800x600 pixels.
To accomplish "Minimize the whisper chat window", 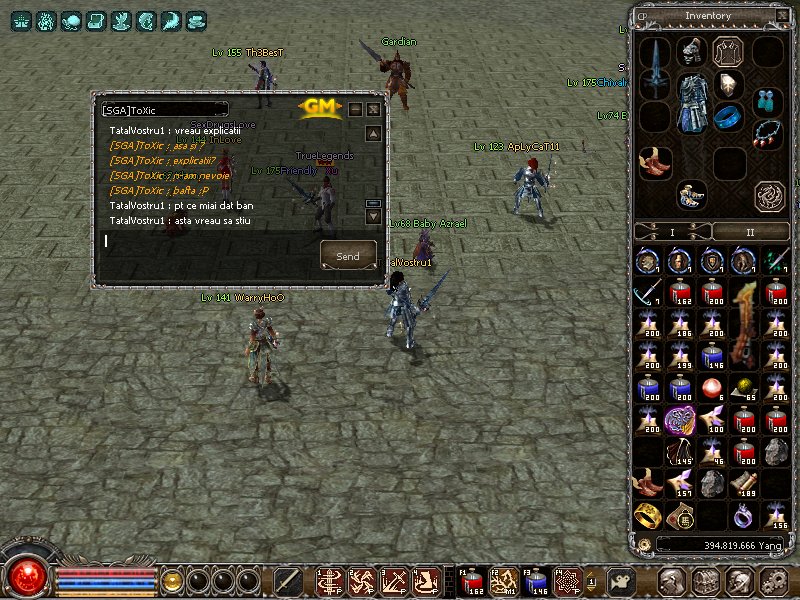I will point(354,109).
